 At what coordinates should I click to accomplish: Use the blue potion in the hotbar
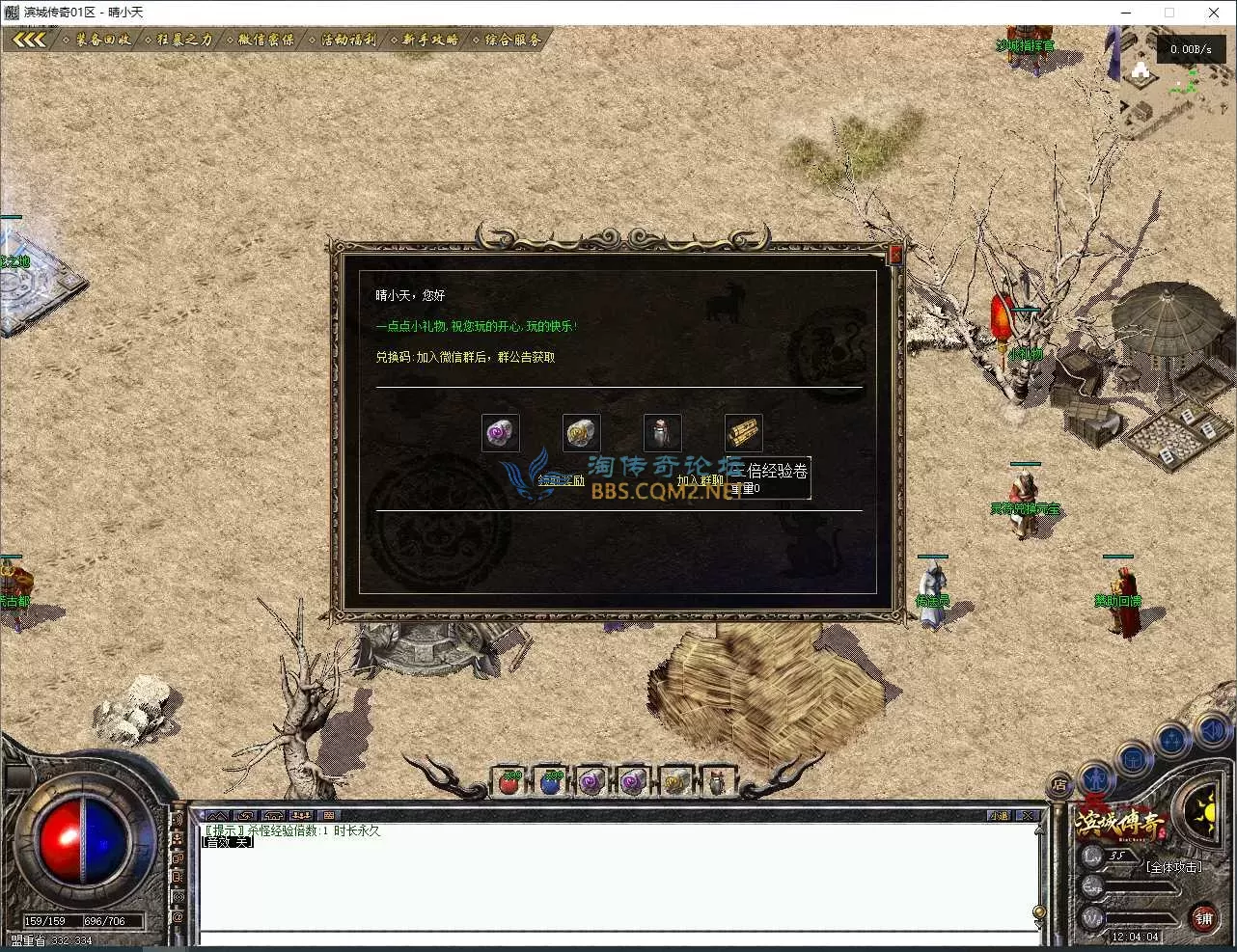pos(550,782)
